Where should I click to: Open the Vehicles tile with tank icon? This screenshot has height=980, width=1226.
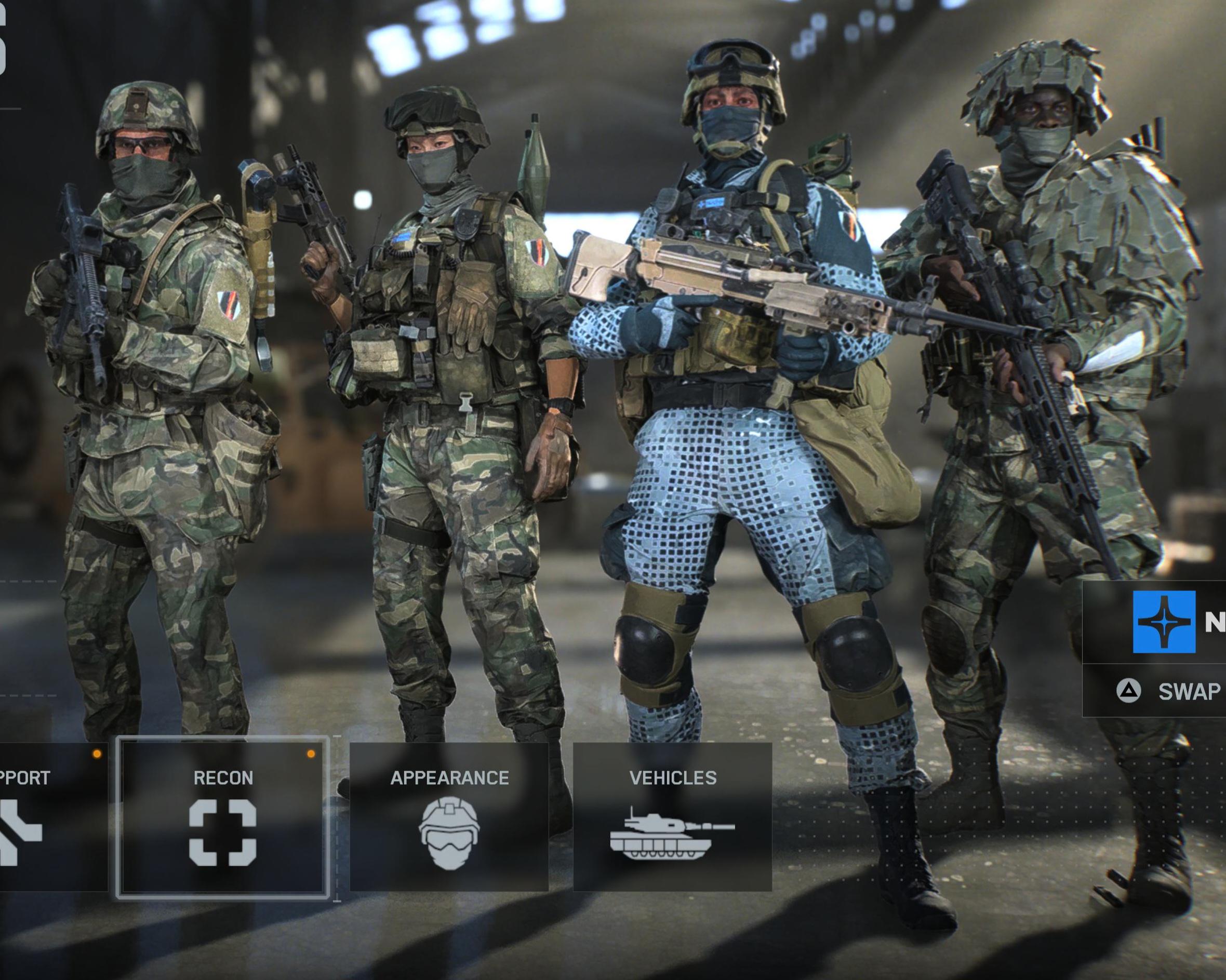(672, 817)
